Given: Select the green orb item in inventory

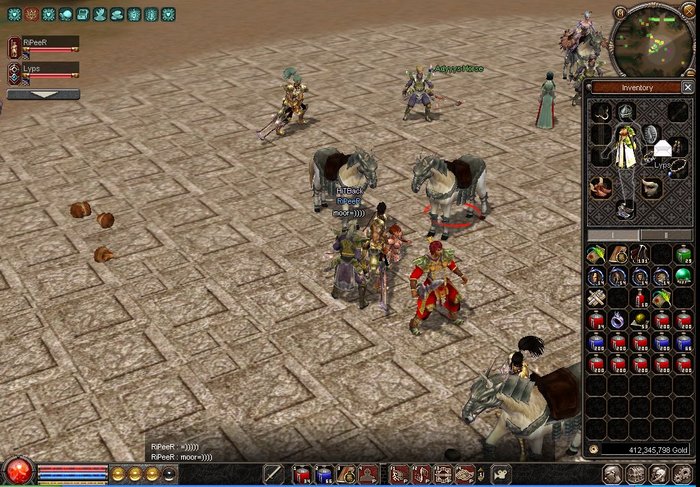Looking at the screenshot, I should pyautogui.click(x=683, y=275).
